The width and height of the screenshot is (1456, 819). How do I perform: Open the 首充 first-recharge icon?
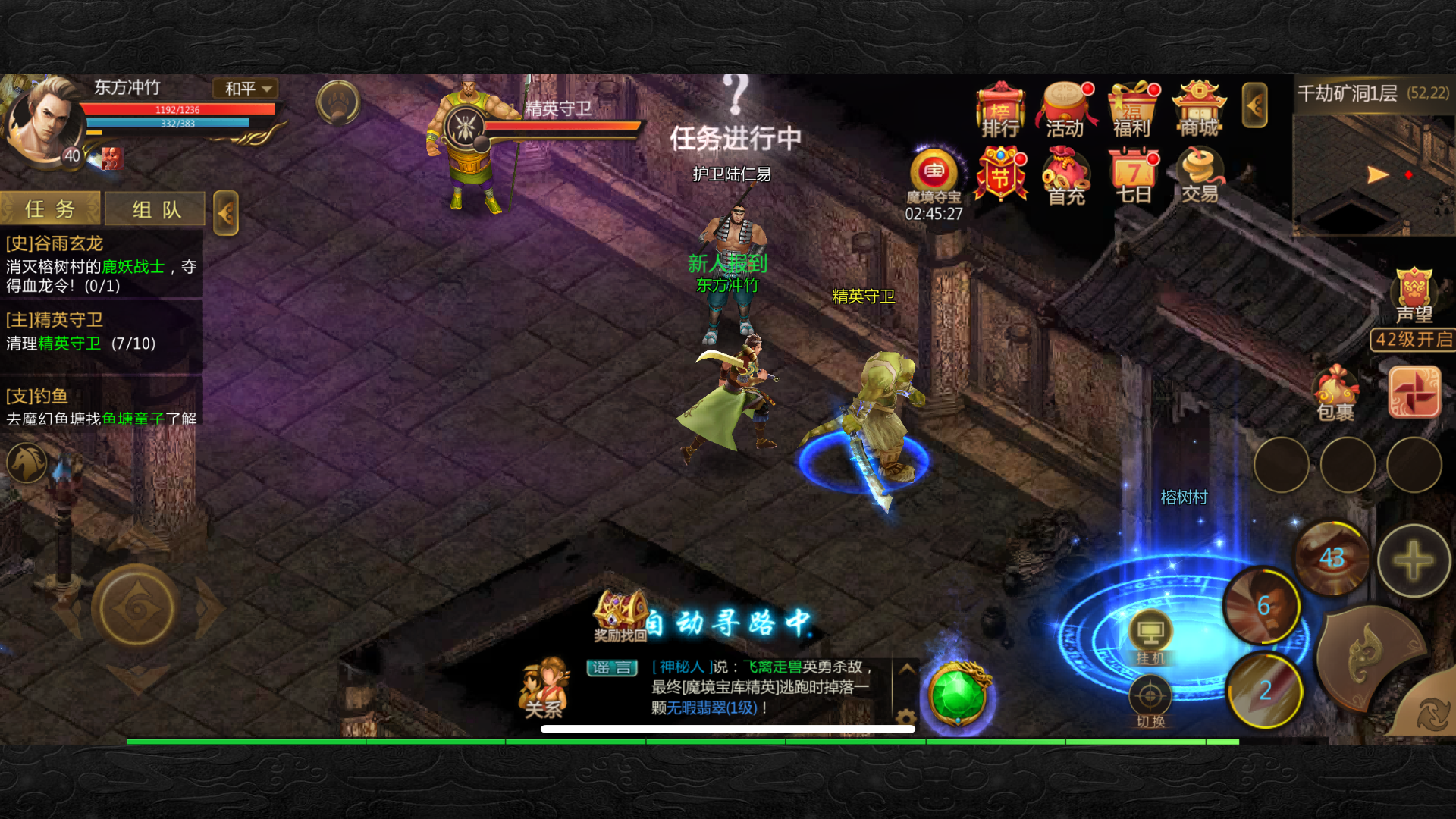pos(1065,177)
